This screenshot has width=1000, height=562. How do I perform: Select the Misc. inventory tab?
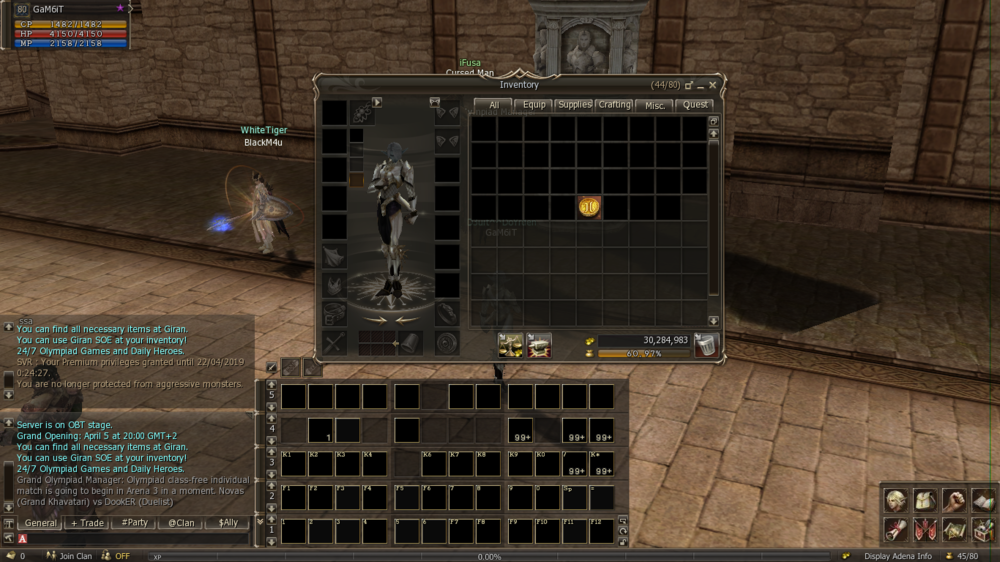click(654, 104)
